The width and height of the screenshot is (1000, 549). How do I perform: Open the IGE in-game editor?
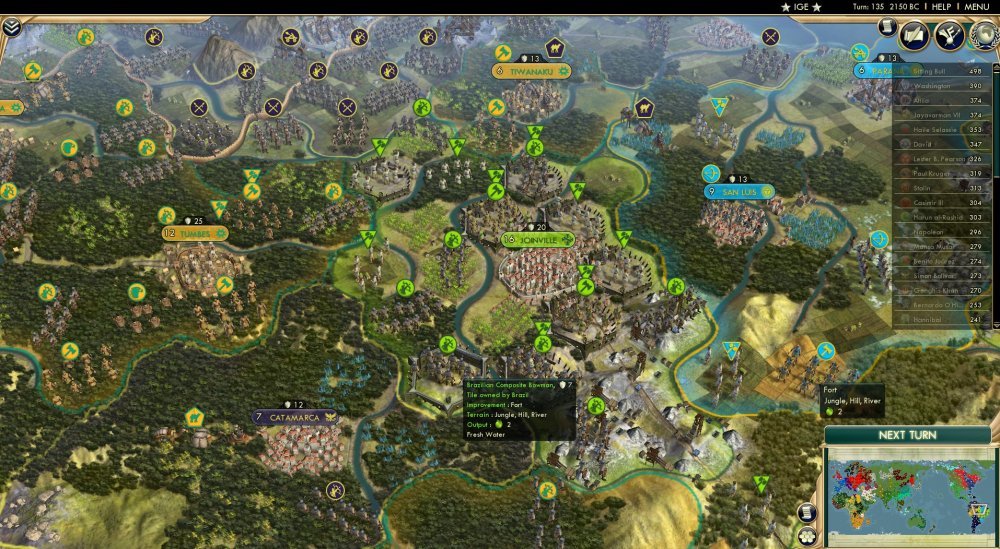coord(800,7)
